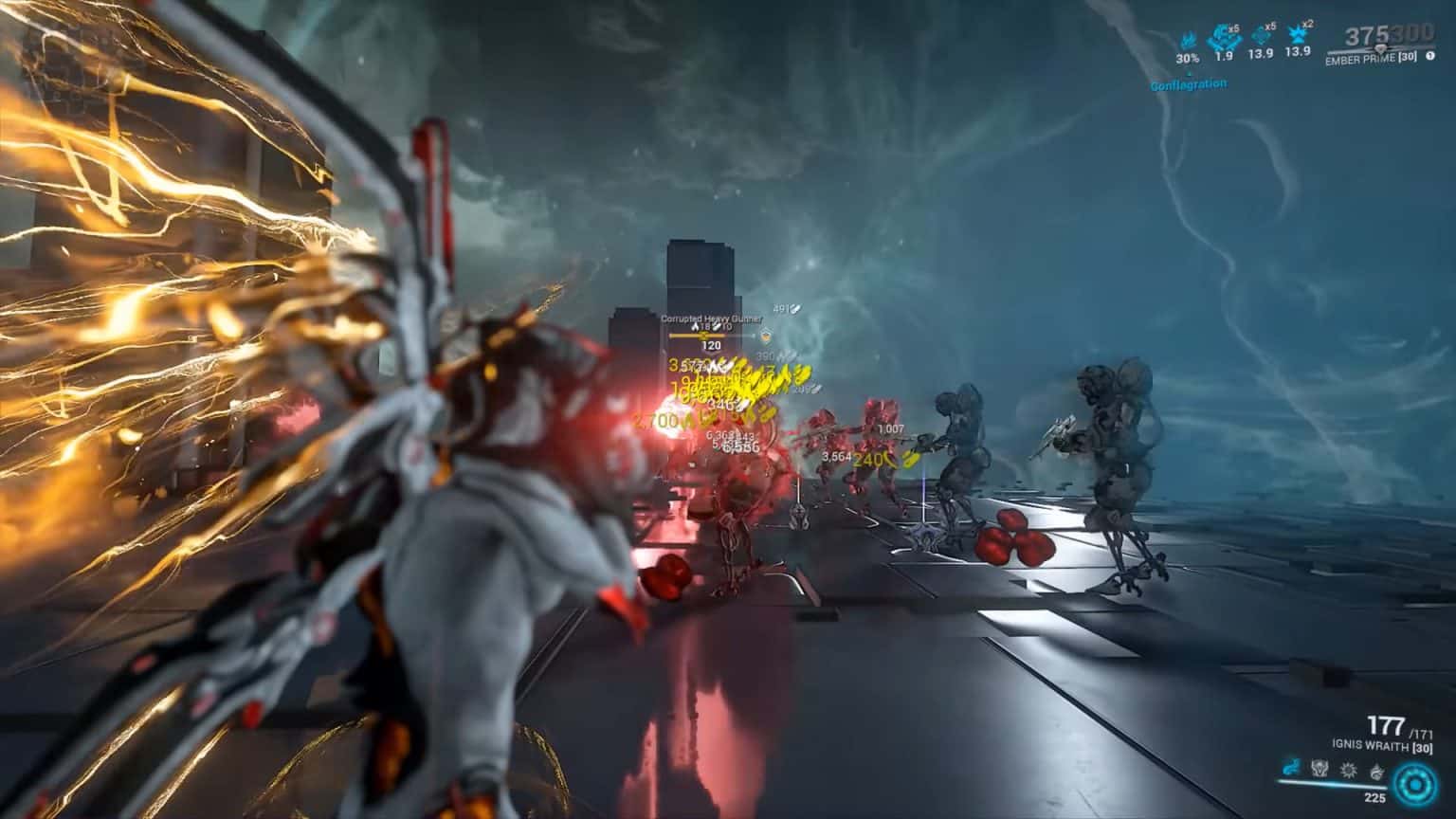Viewport: 1456px width, 819px height.
Task: Trigger the Fire Blast ability icon
Action: (x=1348, y=770)
